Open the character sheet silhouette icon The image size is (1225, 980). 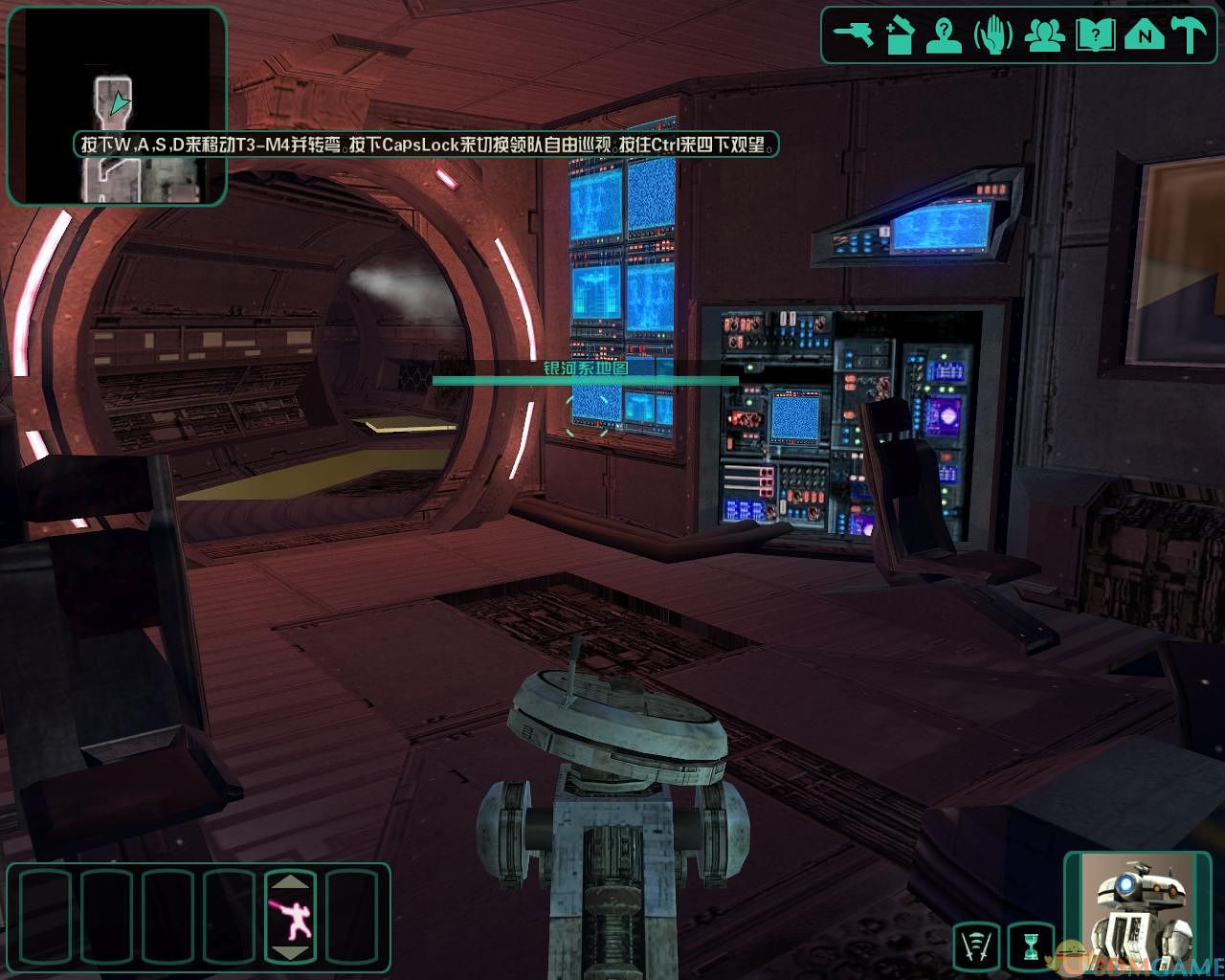click(x=946, y=36)
